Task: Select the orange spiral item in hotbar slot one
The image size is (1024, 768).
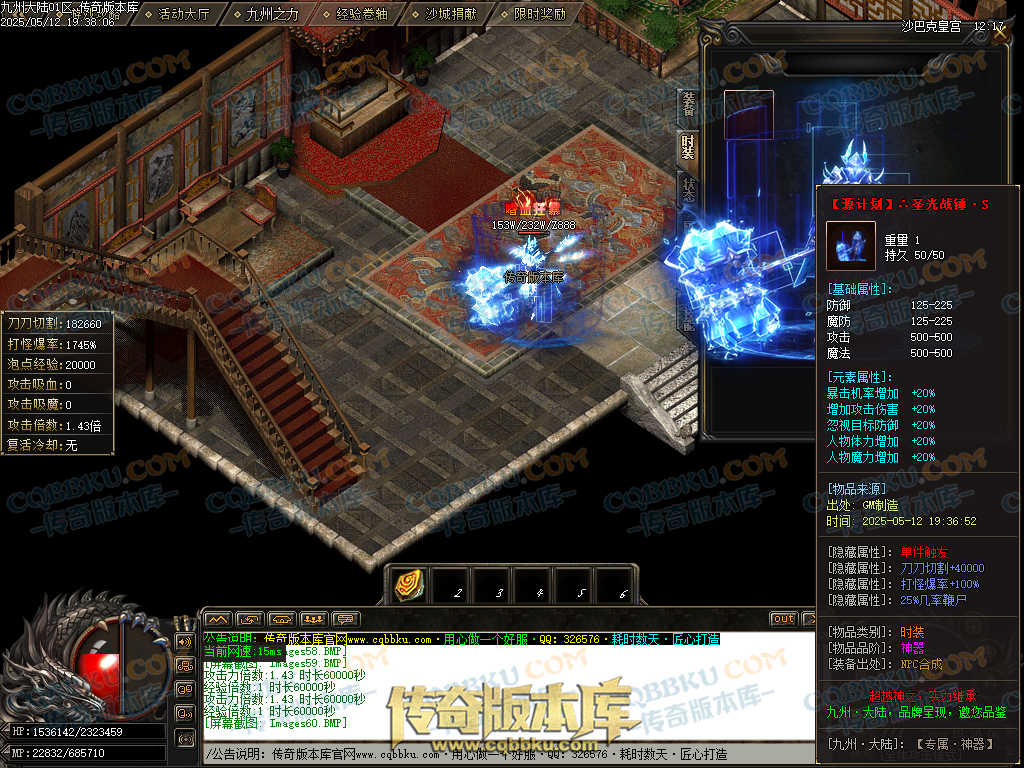Action: click(410, 586)
